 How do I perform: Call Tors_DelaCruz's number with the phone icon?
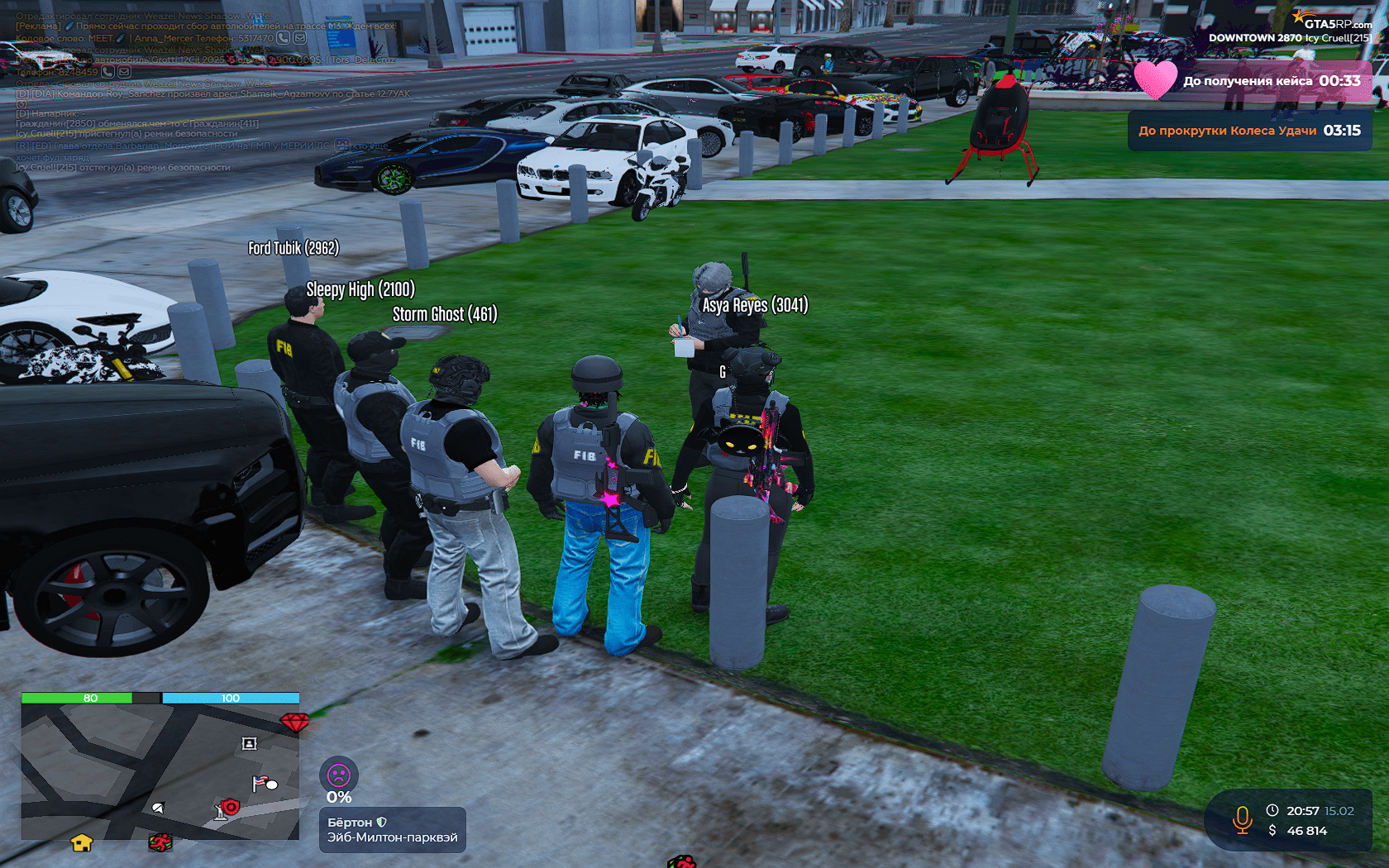[107, 72]
